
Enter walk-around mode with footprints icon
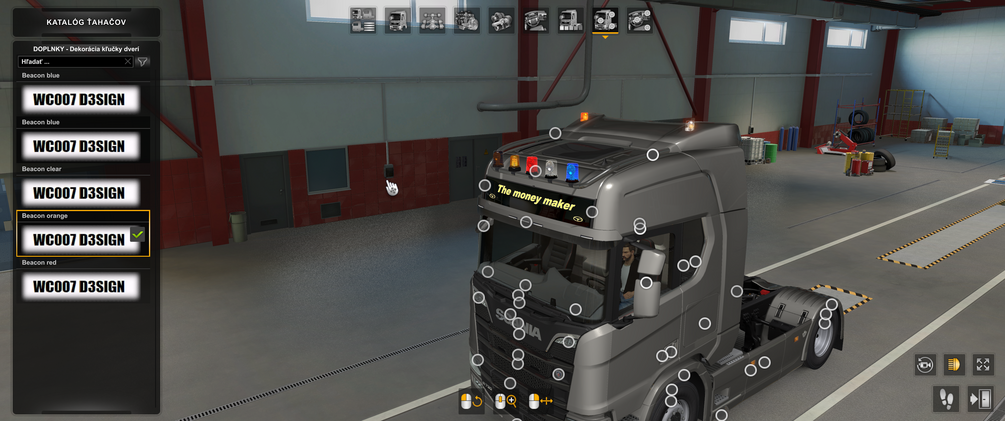pos(945,399)
